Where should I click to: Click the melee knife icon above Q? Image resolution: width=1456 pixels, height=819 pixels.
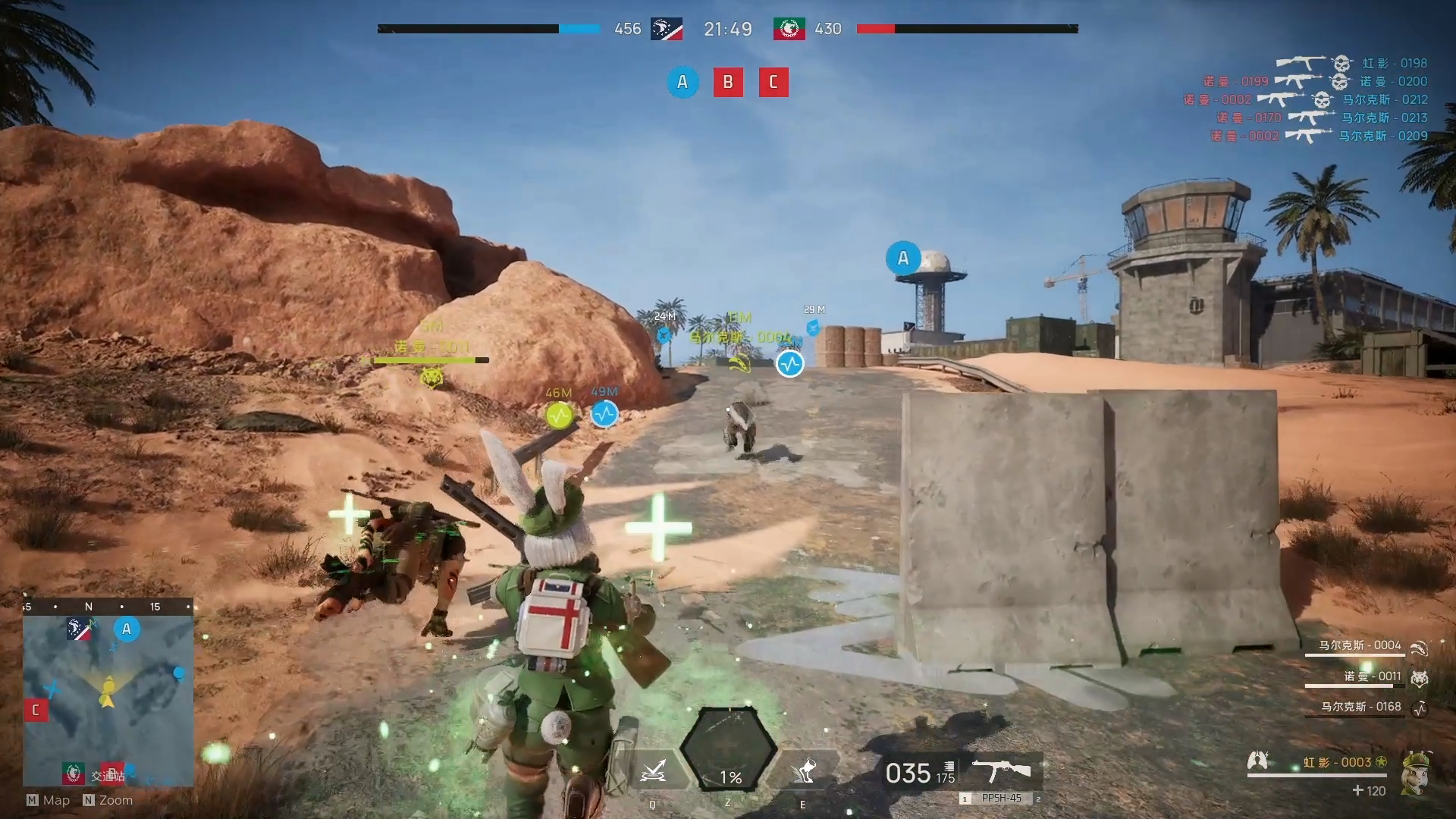click(x=654, y=772)
